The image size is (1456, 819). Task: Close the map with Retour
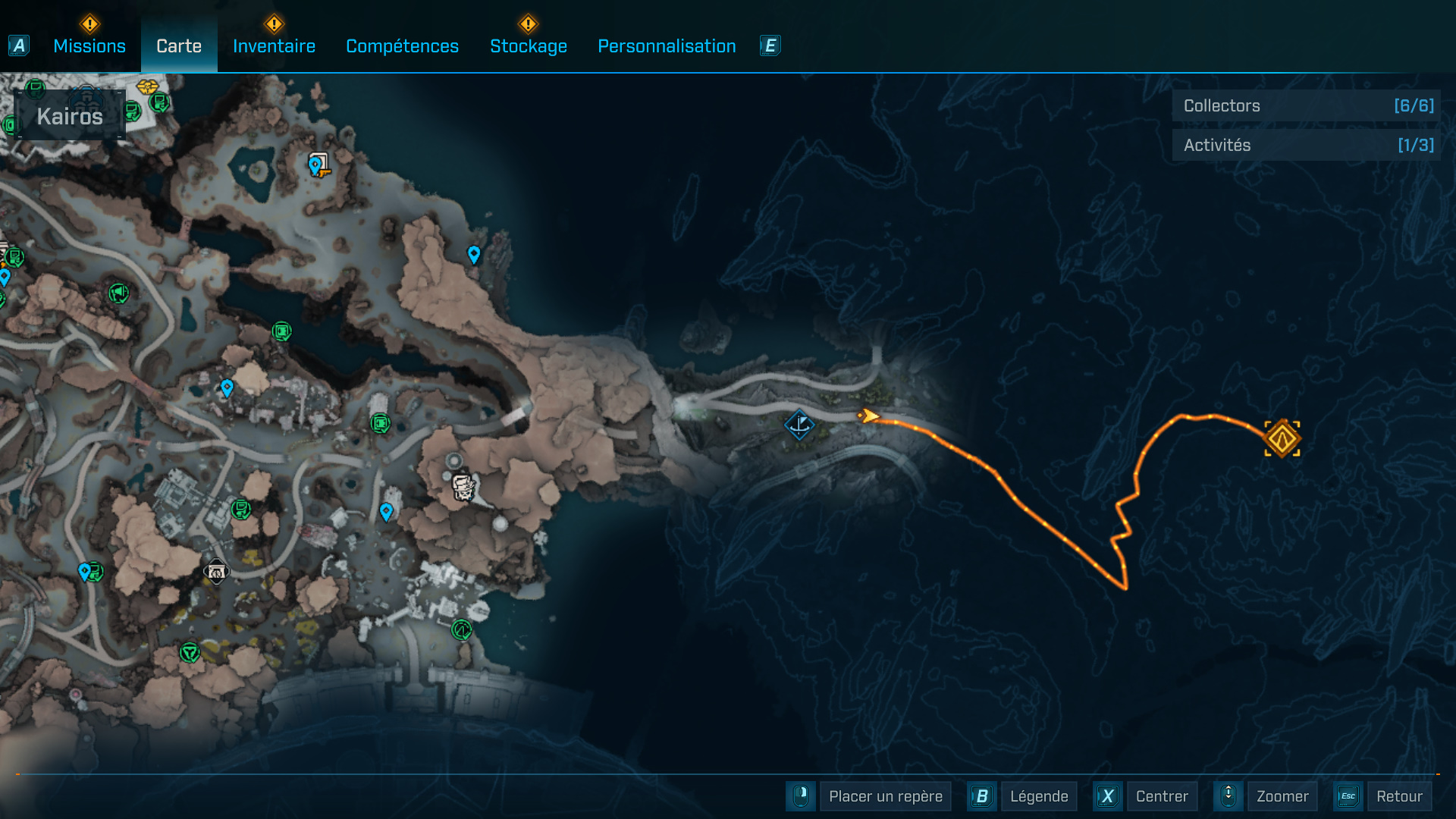1398,796
